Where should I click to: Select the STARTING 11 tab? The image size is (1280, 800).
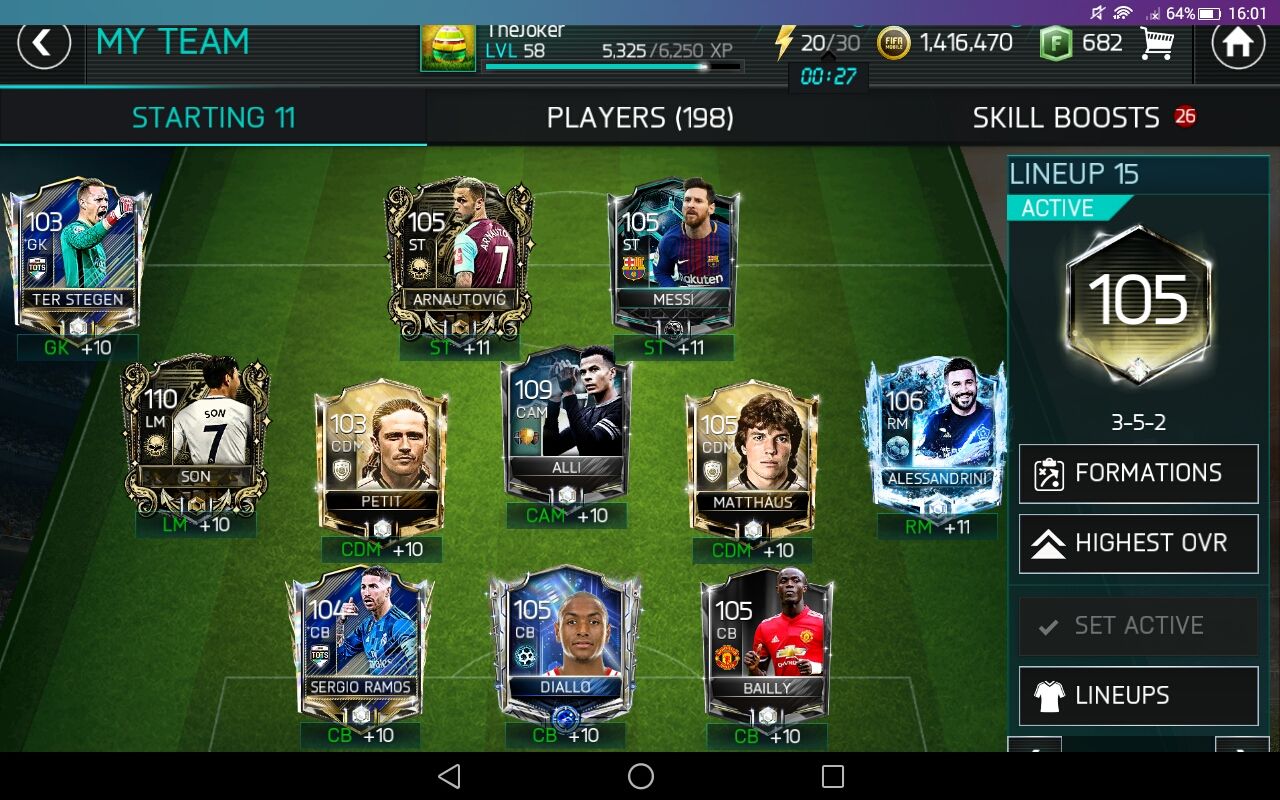pos(213,117)
